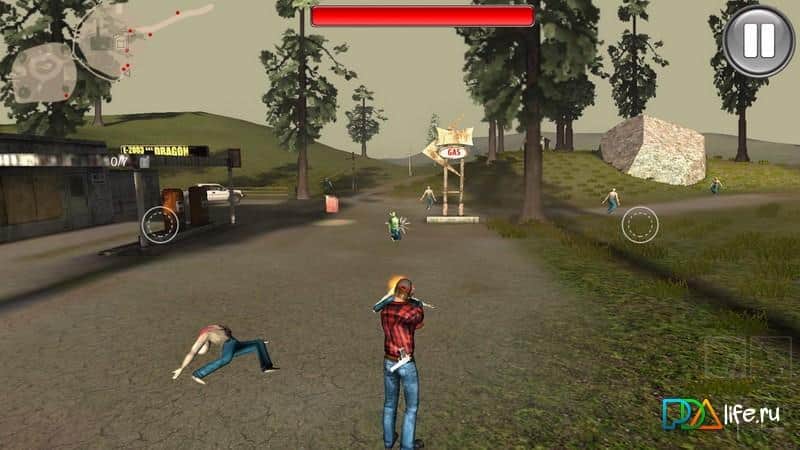This screenshot has height=450, width=800.
Task: Tap the aiming joystick circle
Action: [640, 224]
